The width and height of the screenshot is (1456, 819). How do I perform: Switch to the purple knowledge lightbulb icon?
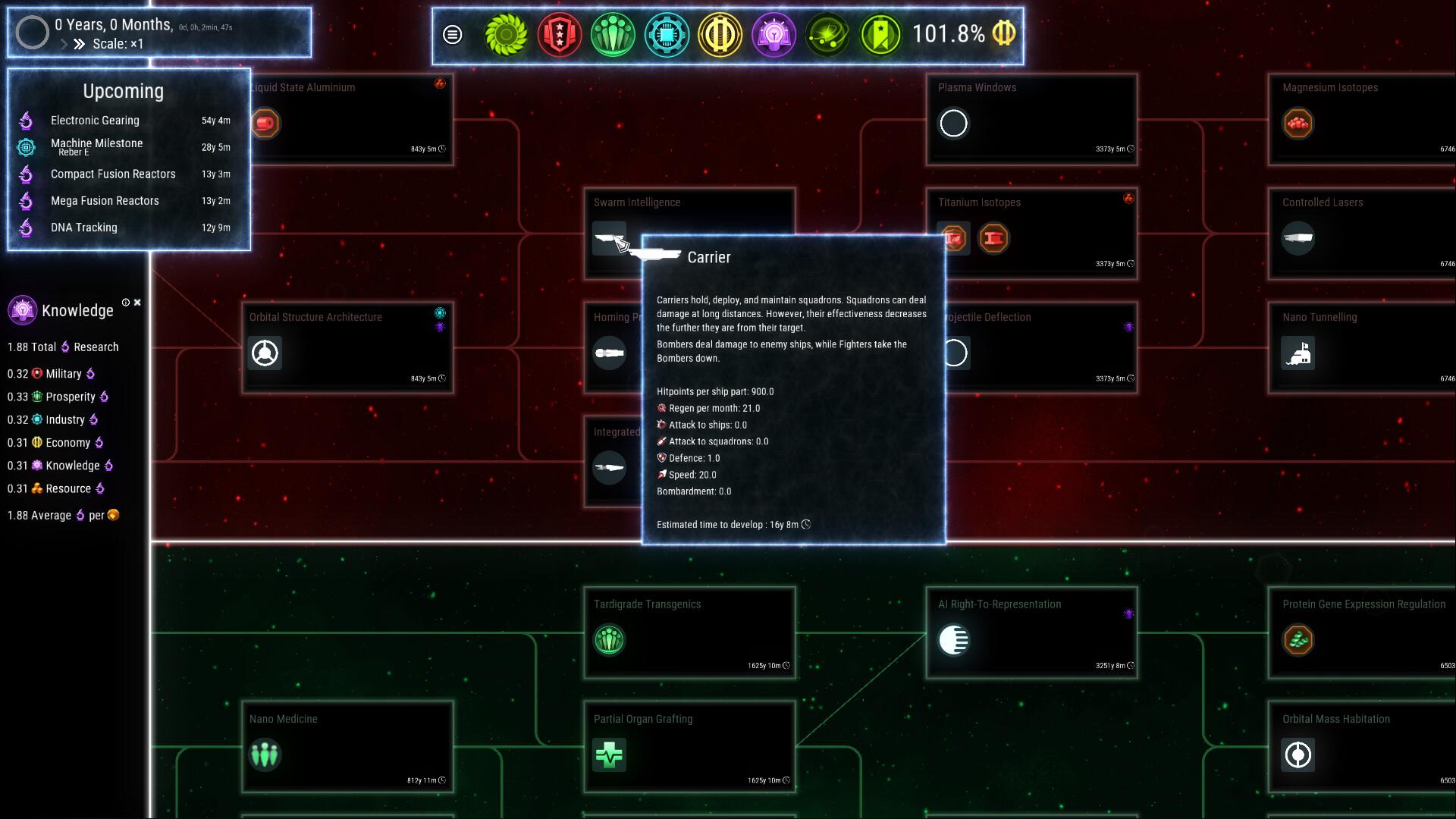pyautogui.click(x=773, y=34)
